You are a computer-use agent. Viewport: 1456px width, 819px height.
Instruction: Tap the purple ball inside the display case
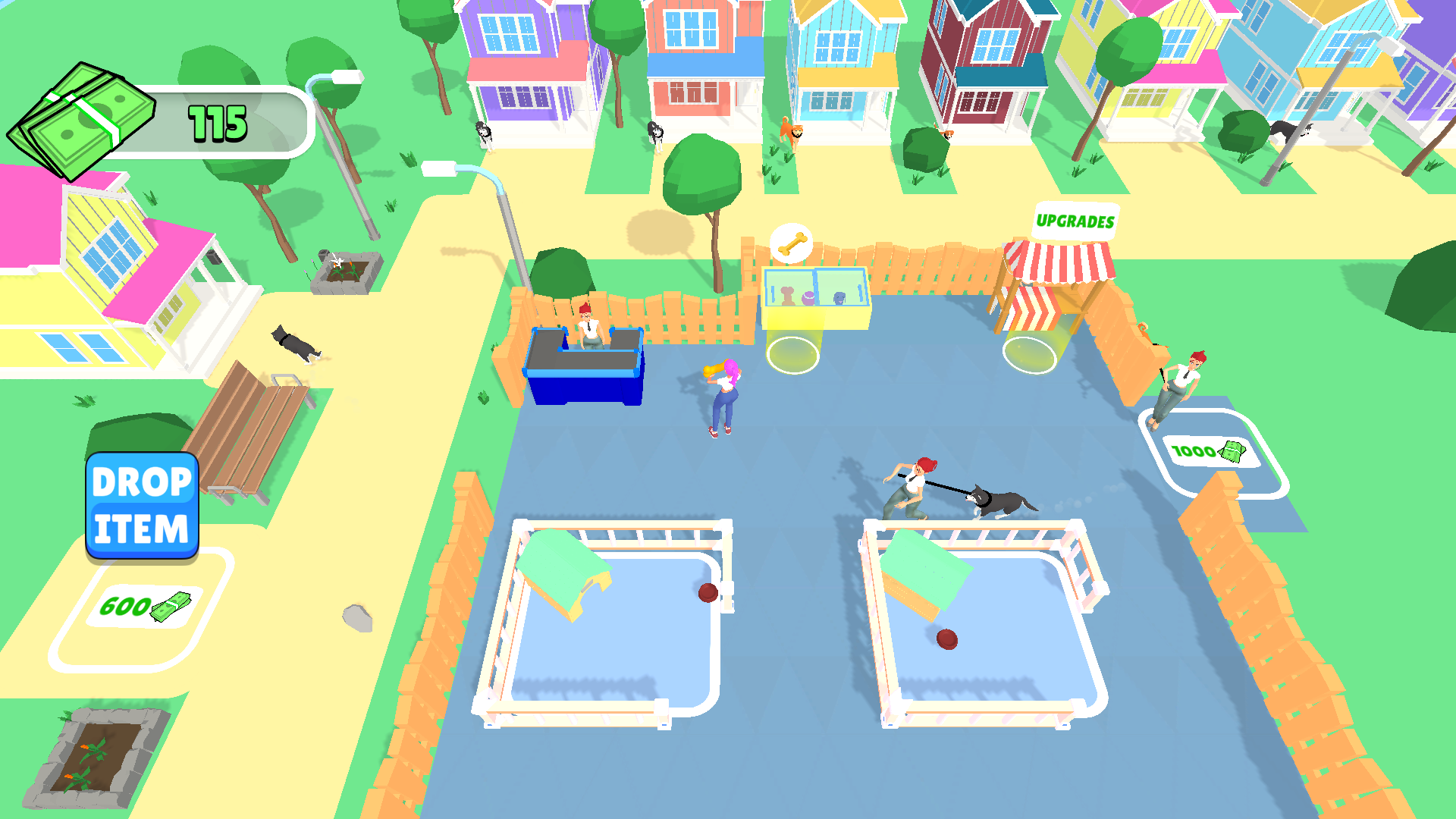click(x=808, y=298)
